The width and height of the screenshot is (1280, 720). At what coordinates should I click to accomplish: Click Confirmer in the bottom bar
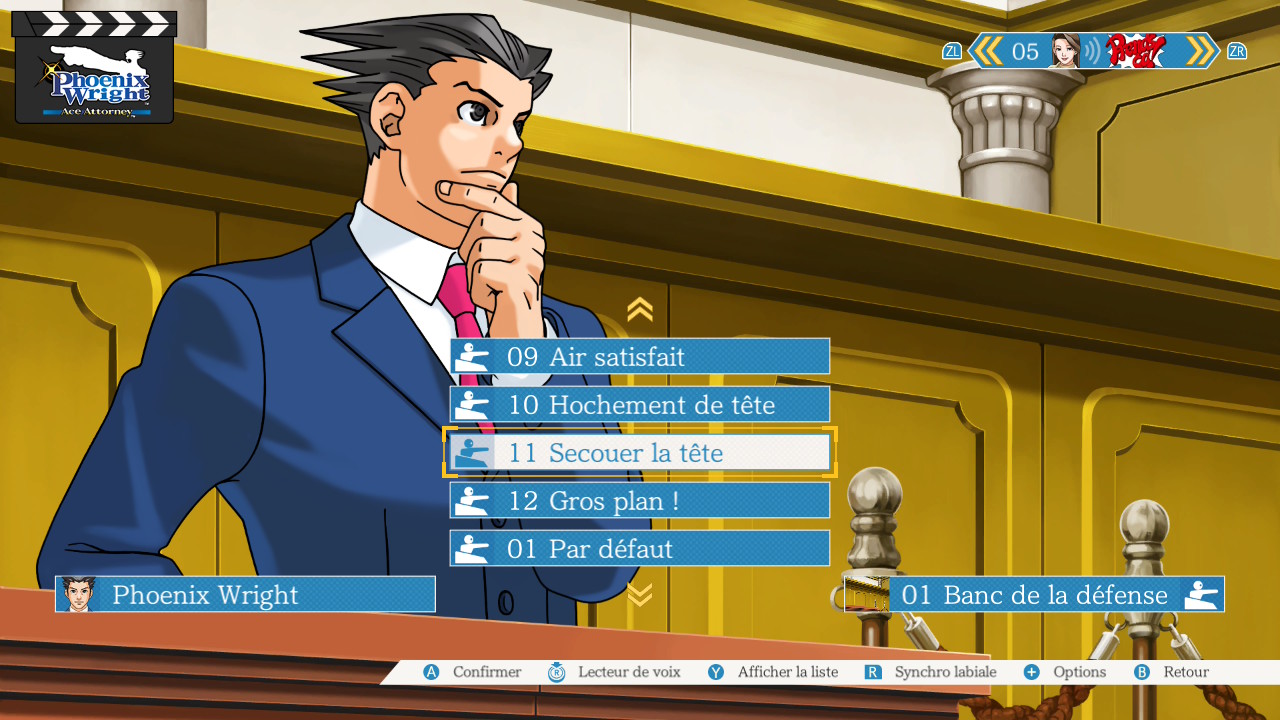[474, 672]
